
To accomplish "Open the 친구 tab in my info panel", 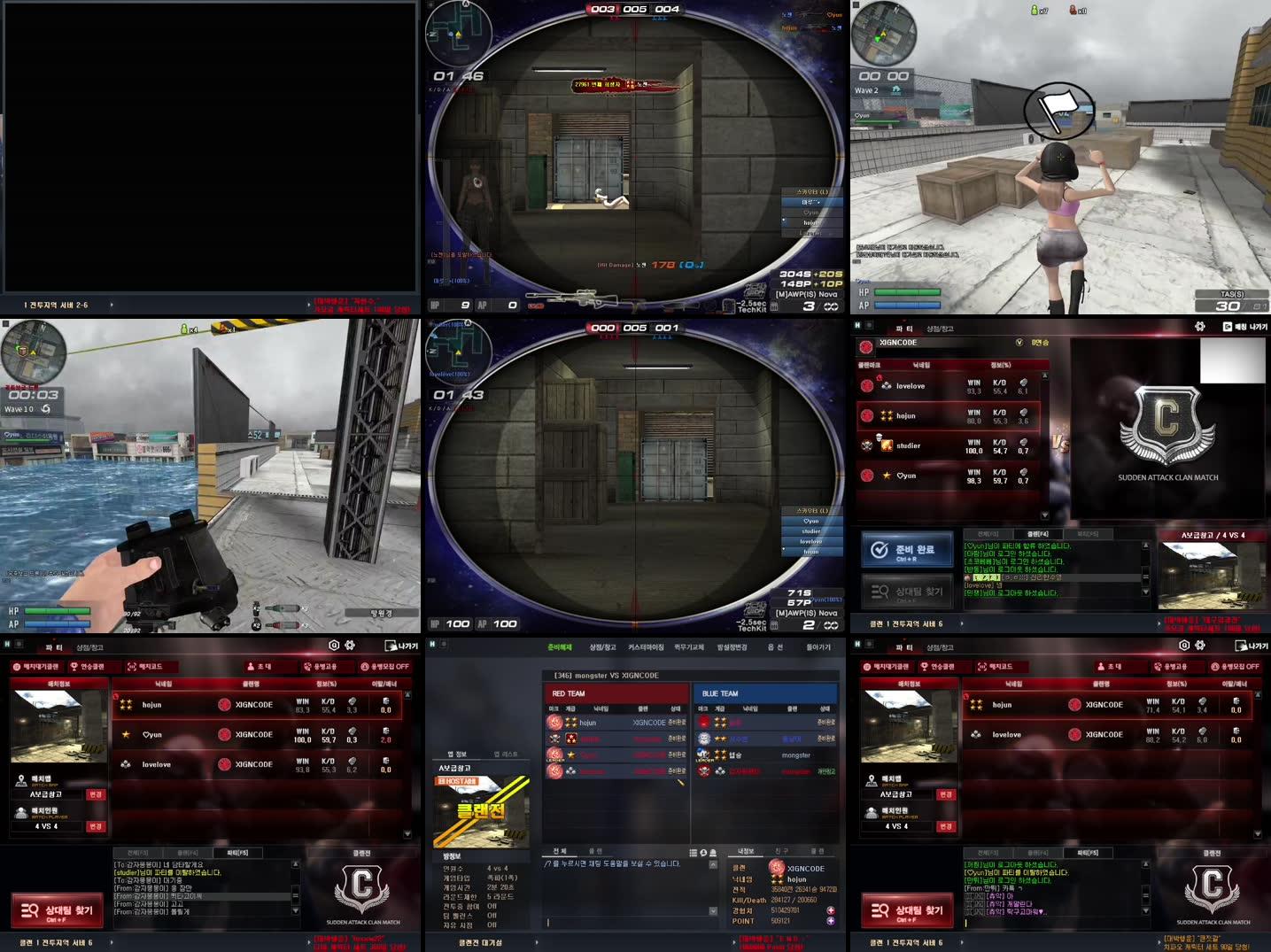I will pos(782,850).
